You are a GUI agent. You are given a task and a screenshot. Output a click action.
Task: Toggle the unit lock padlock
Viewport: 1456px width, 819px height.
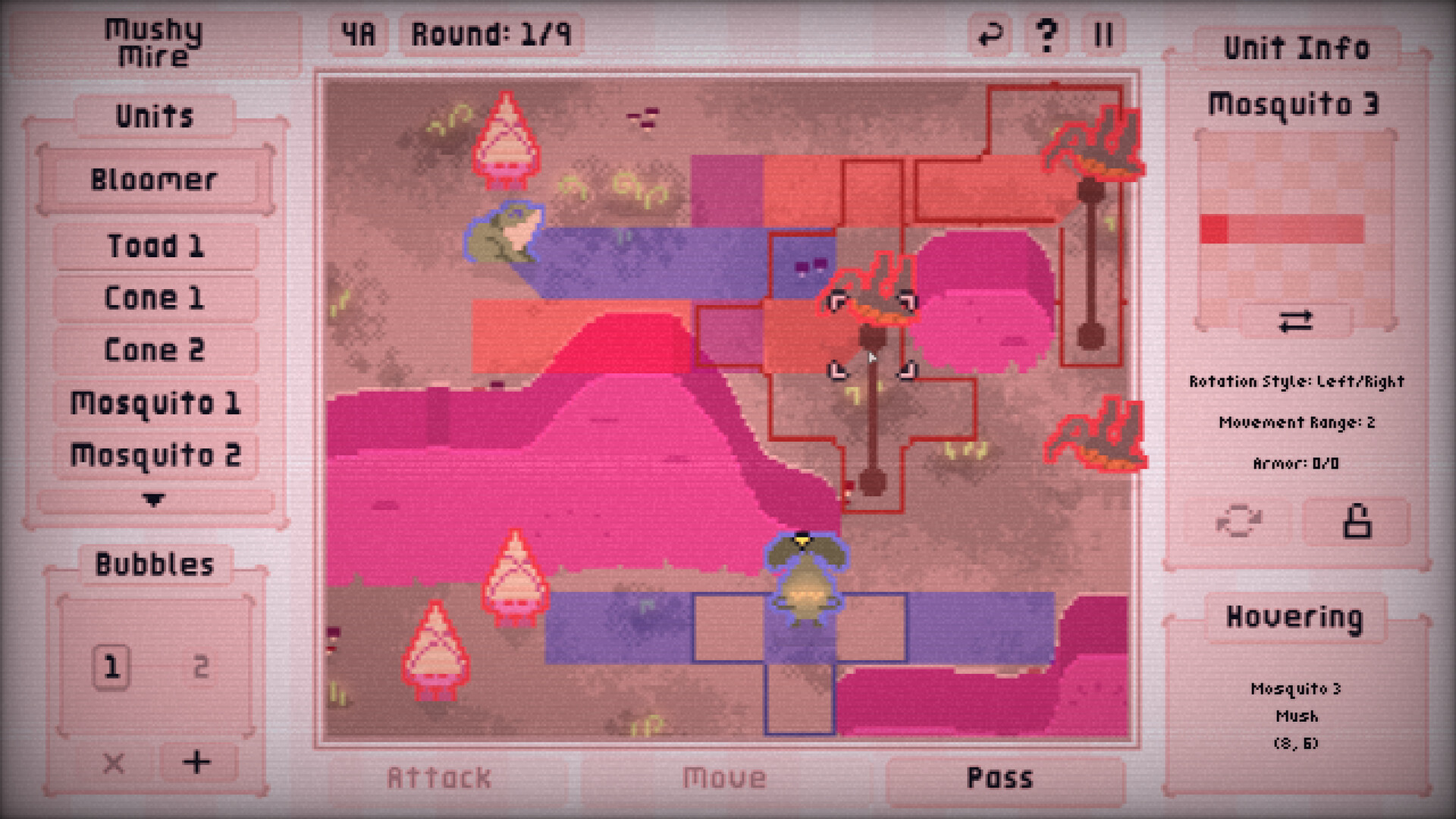click(x=1356, y=521)
